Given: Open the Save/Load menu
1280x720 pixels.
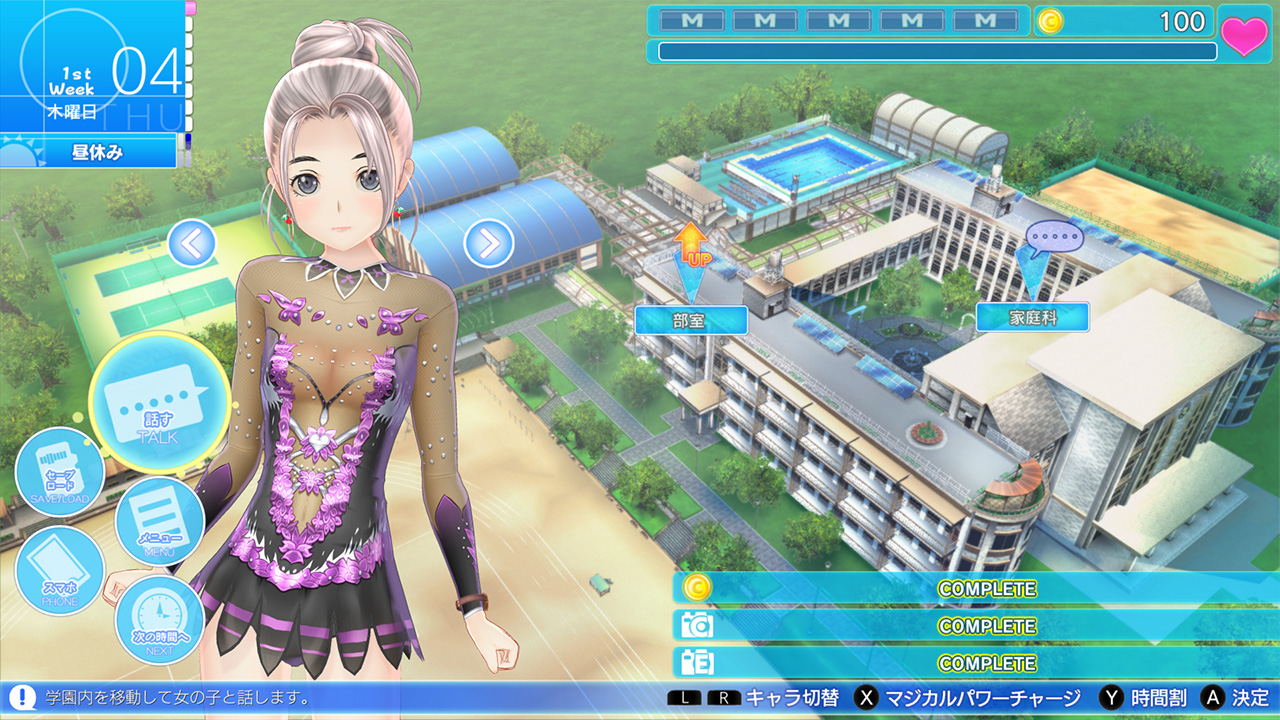Looking at the screenshot, I should coord(61,472).
